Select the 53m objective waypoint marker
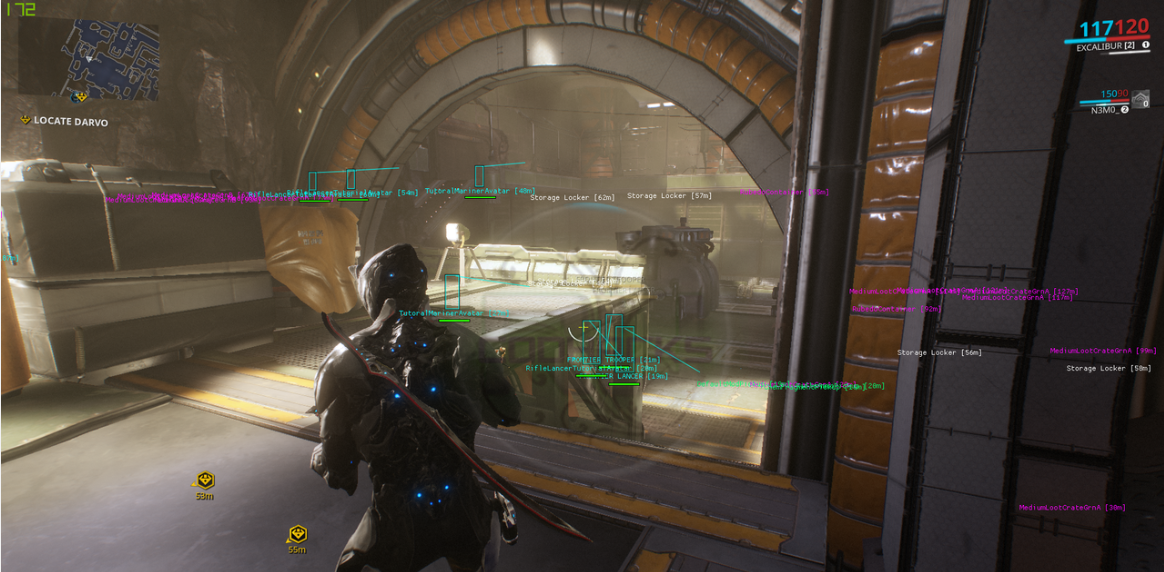 [x=204, y=481]
